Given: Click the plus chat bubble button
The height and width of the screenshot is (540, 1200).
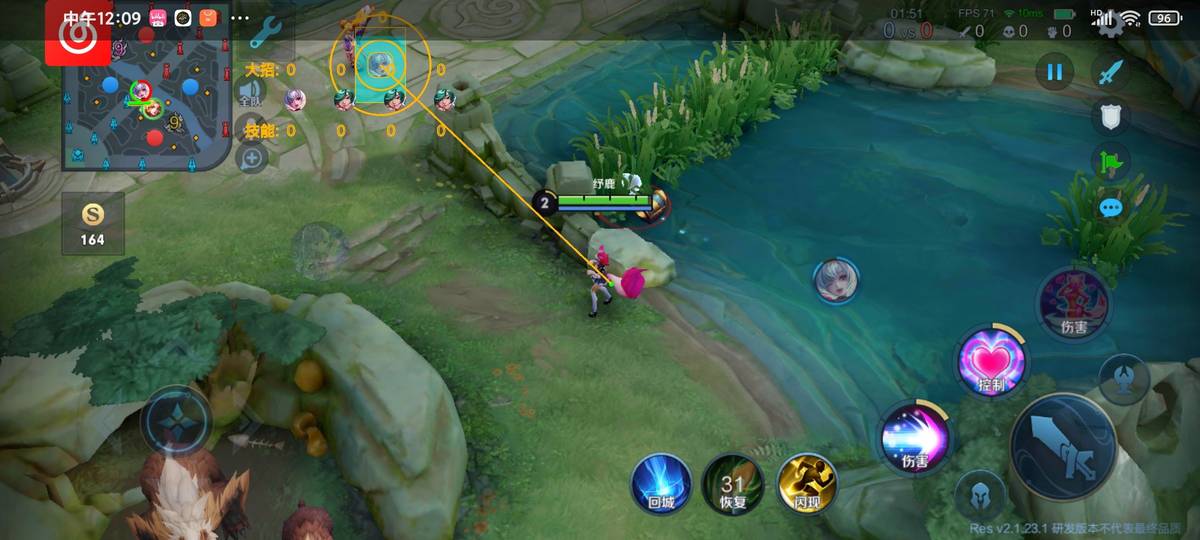Looking at the screenshot, I should (251, 157).
